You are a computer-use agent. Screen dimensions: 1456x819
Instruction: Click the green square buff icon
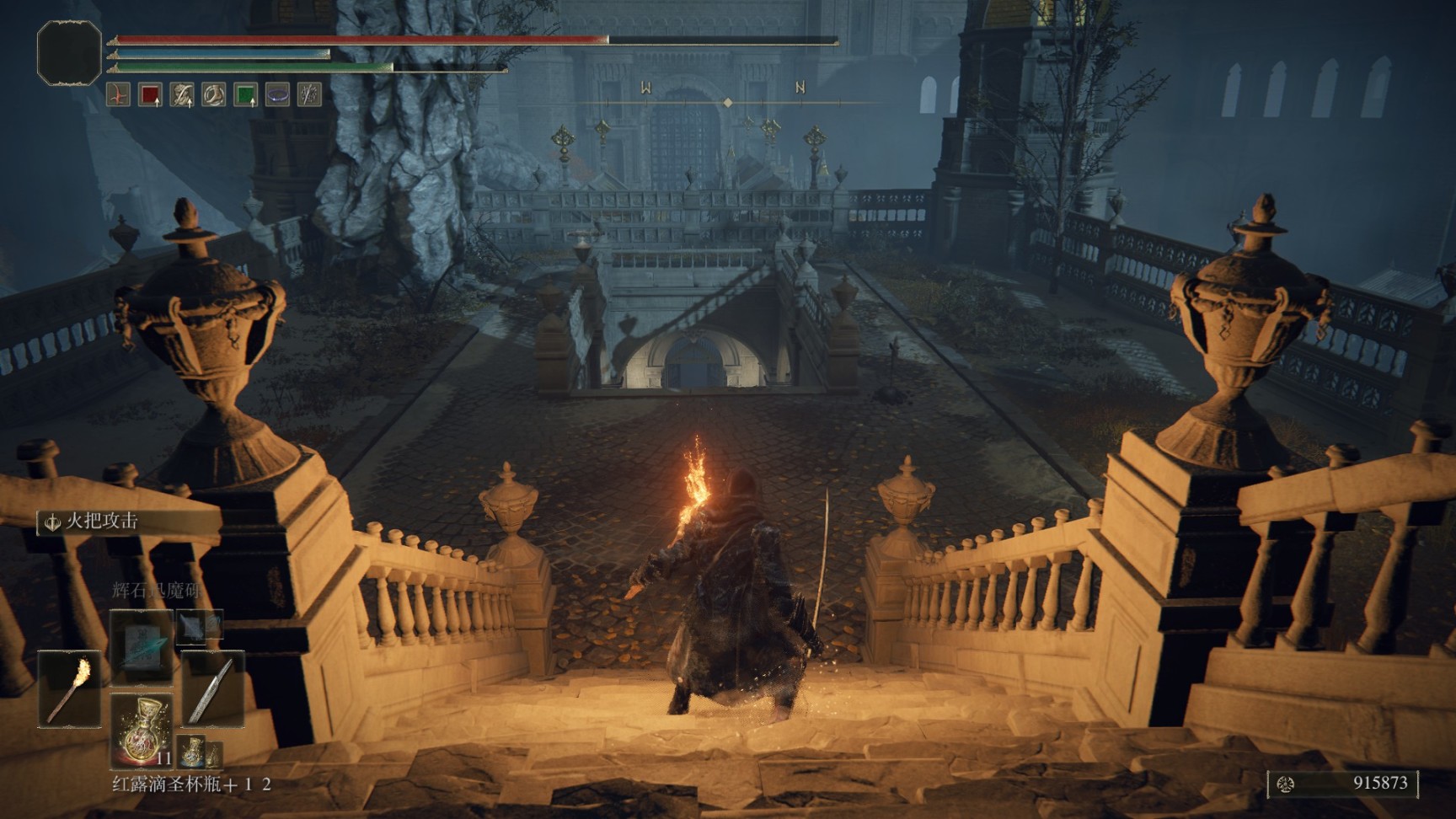(245, 94)
